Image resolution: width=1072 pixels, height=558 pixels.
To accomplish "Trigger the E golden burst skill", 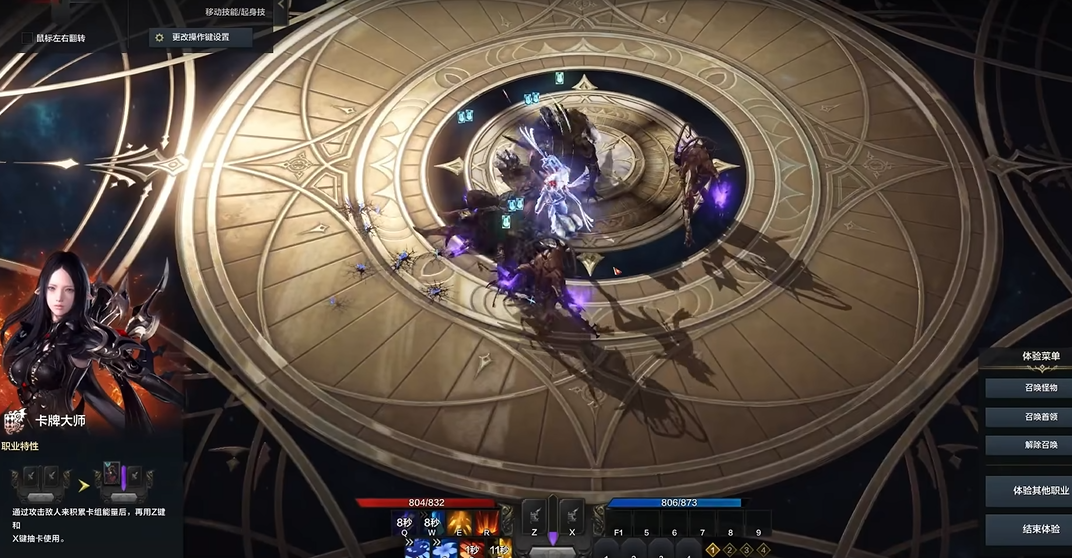I will click(461, 520).
